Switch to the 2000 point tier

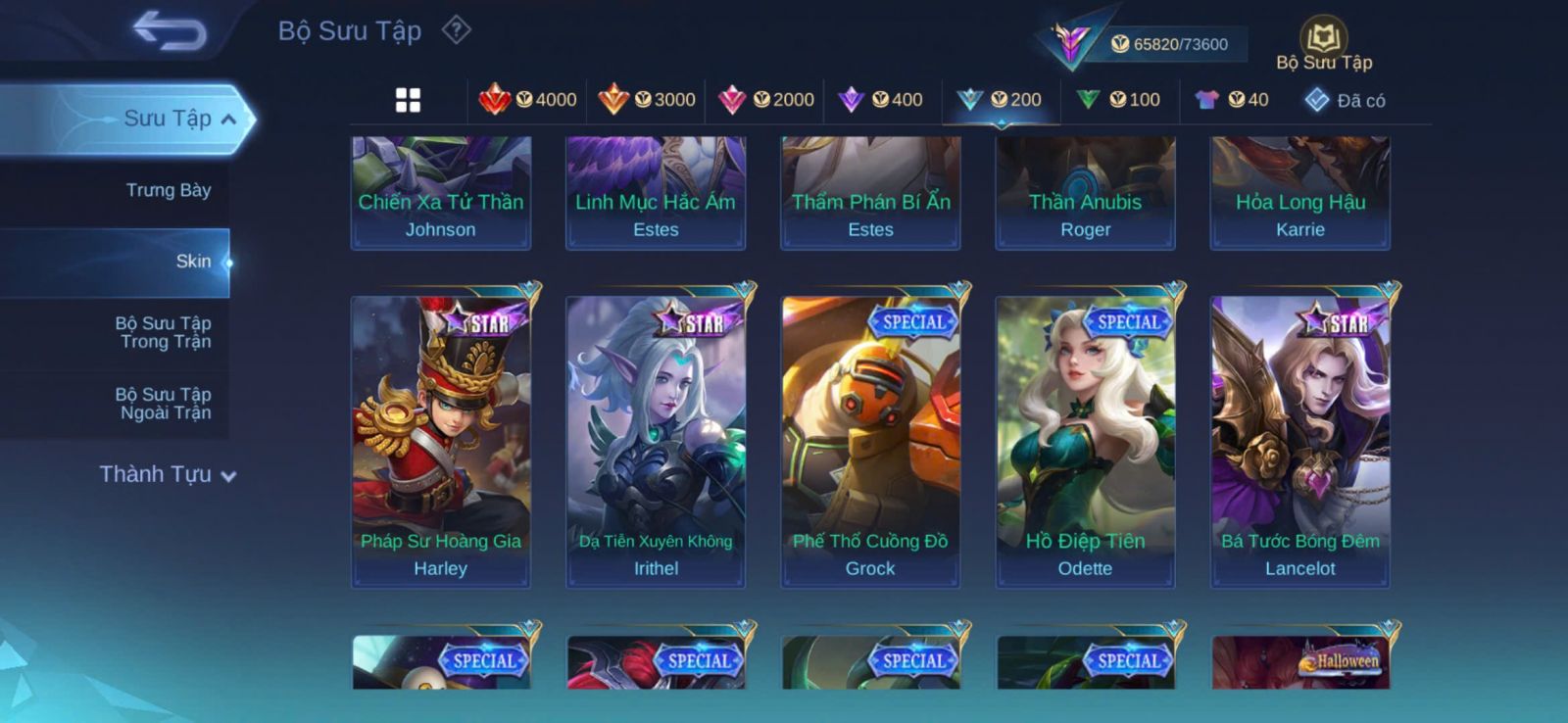point(766,100)
